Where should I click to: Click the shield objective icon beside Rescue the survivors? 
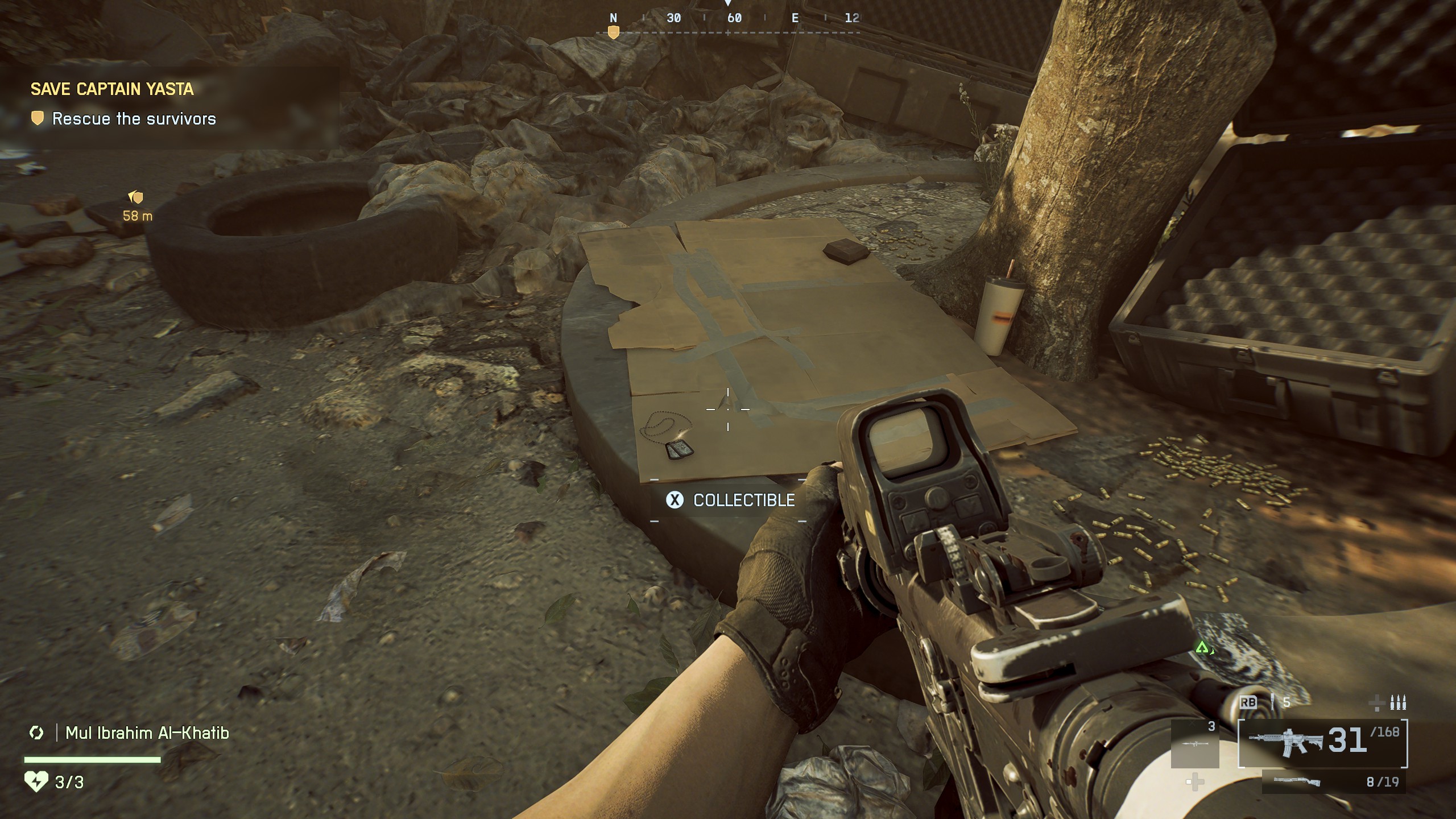(38, 119)
